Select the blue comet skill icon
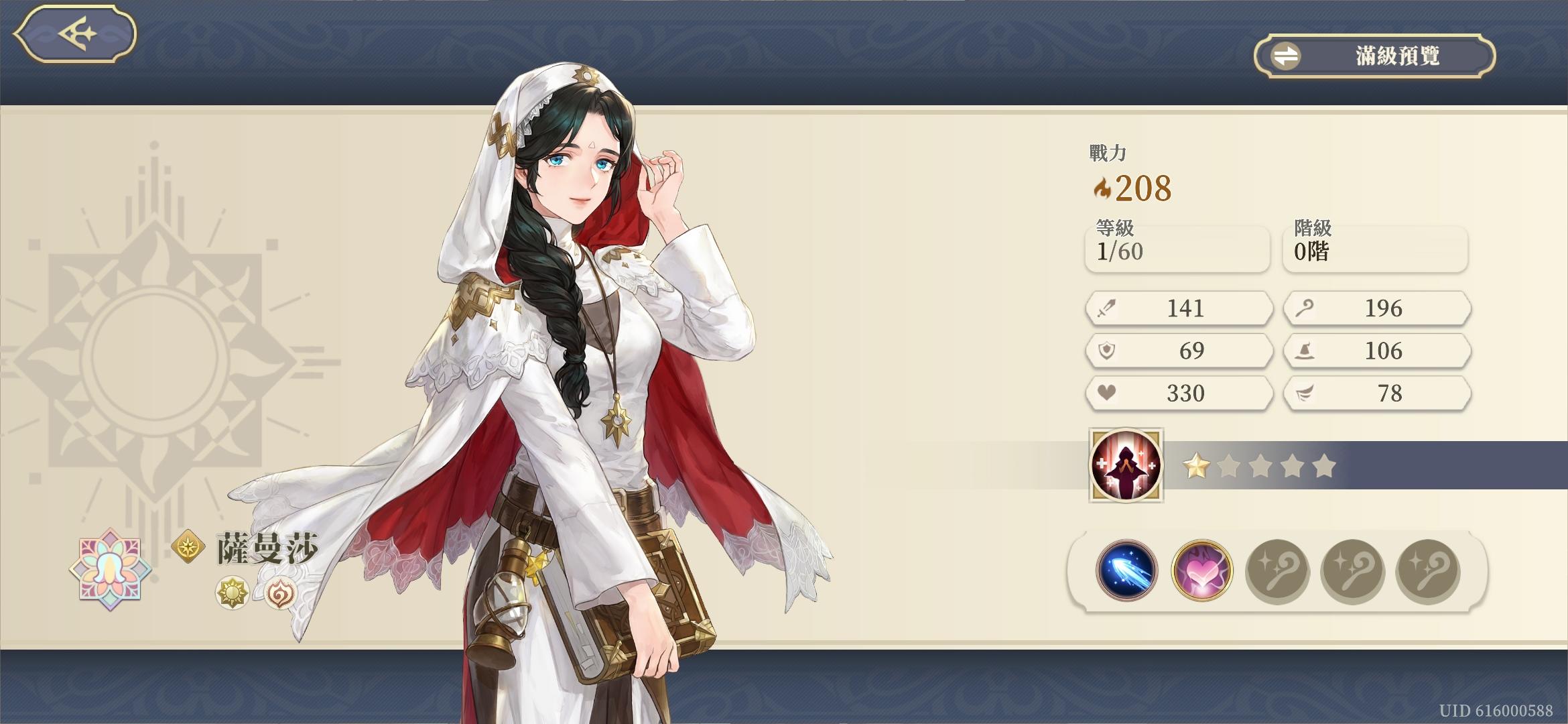 tap(1126, 570)
